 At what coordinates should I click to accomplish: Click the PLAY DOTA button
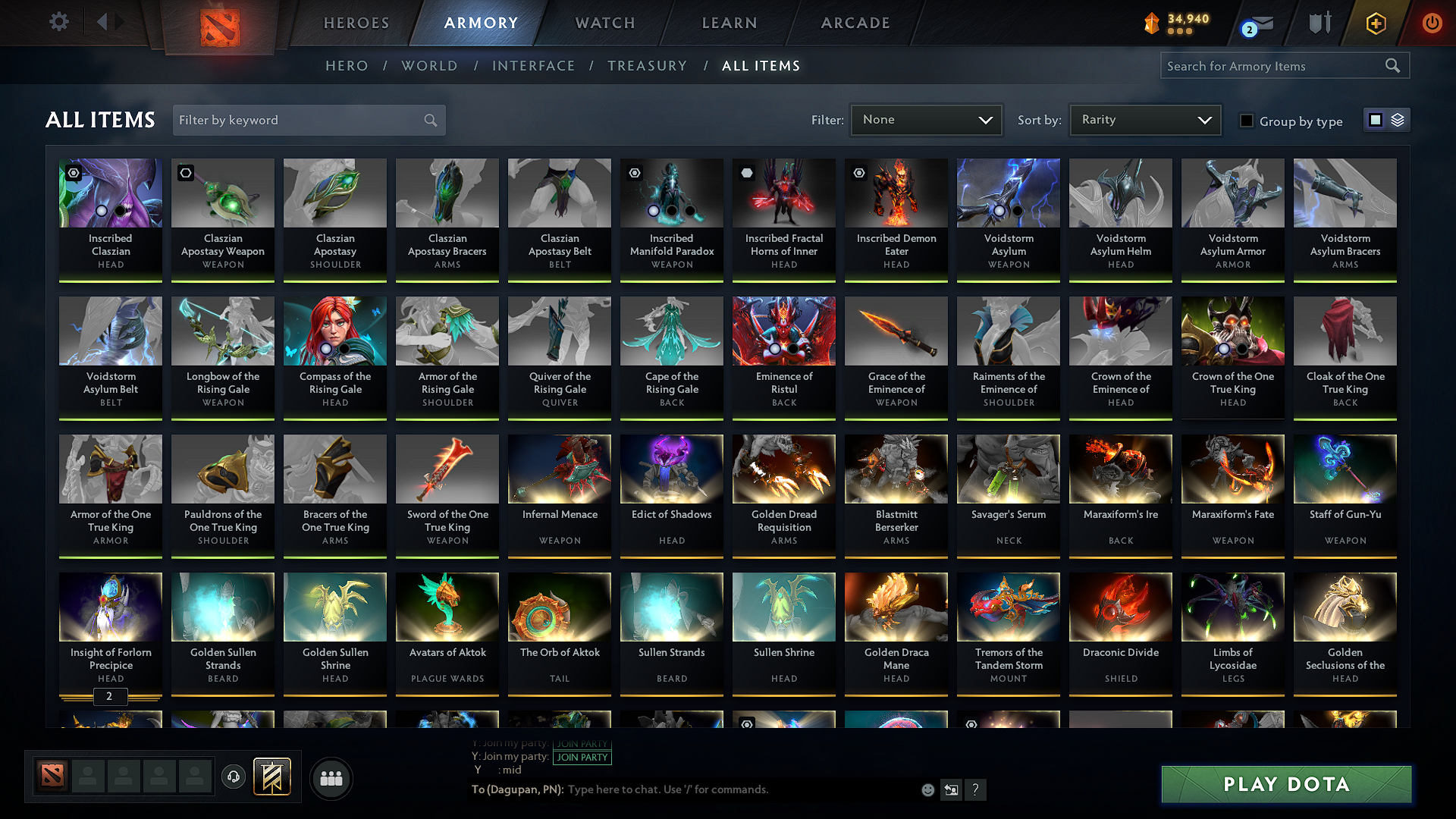(x=1285, y=784)
